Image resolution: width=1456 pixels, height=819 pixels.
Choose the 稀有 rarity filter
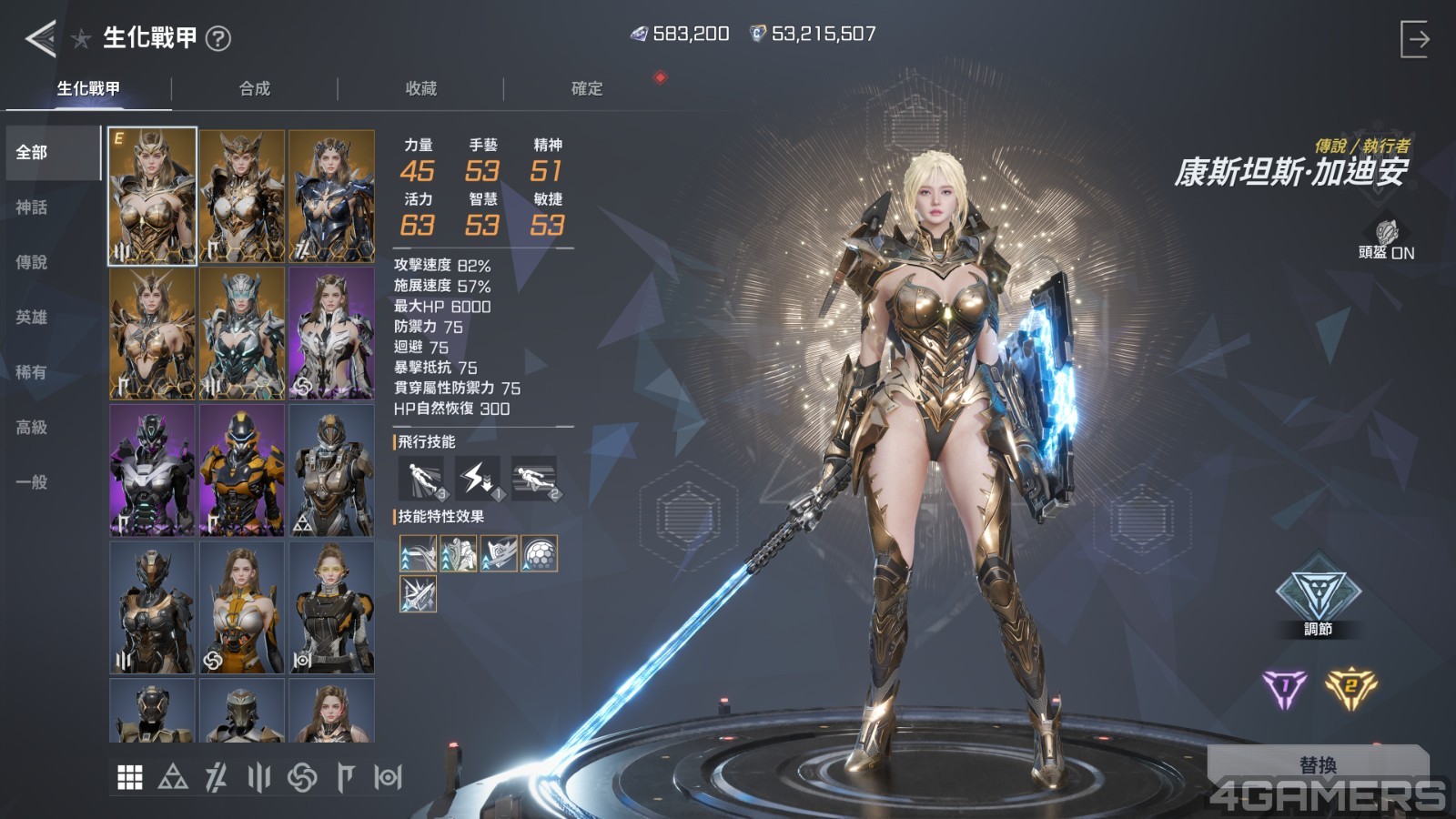(x=32, y=372)
